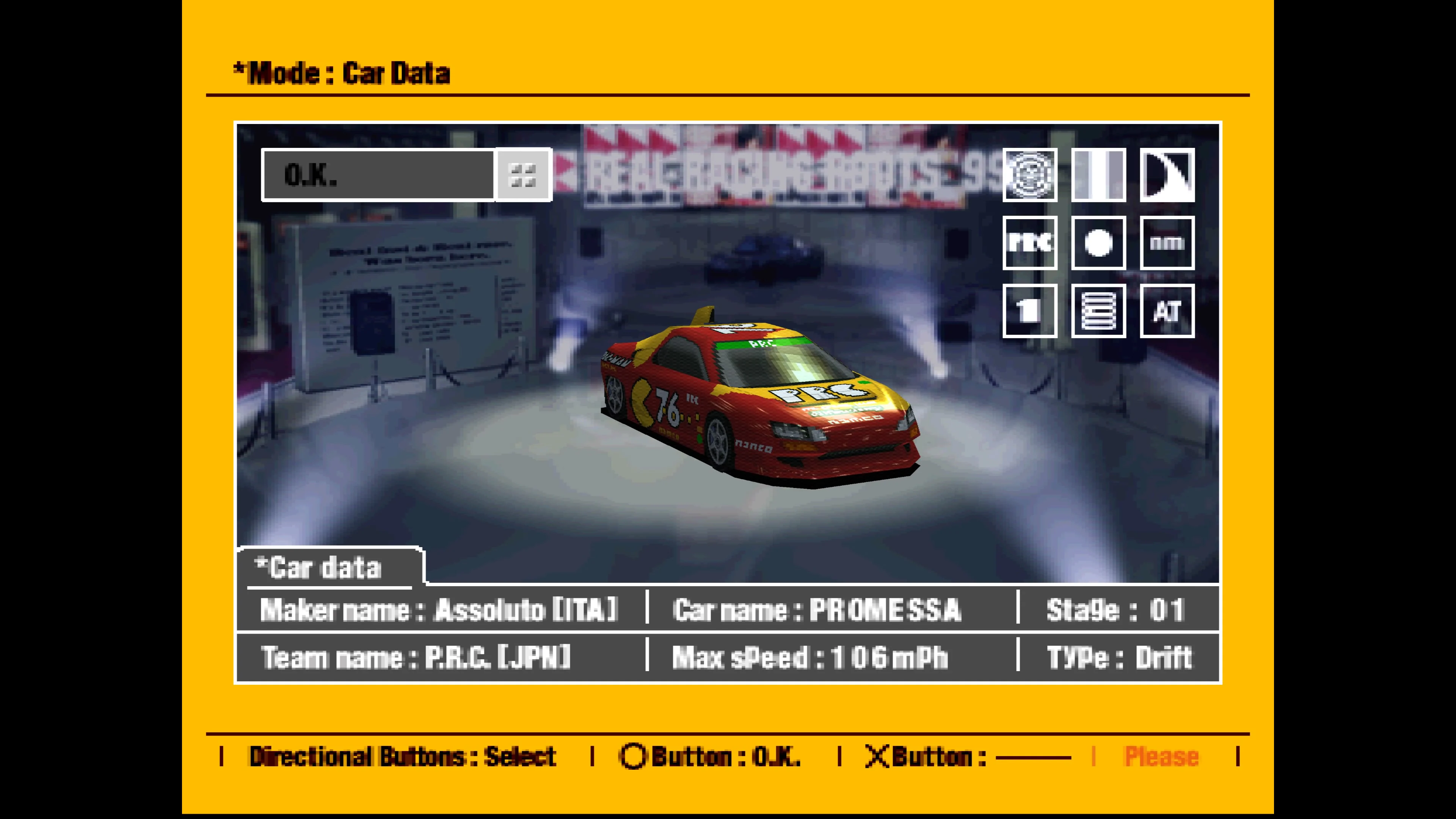This screenshot has height=819, width=1456.
Task: Select the spiral tire icon in the grid
Action: coord(1030,176)
